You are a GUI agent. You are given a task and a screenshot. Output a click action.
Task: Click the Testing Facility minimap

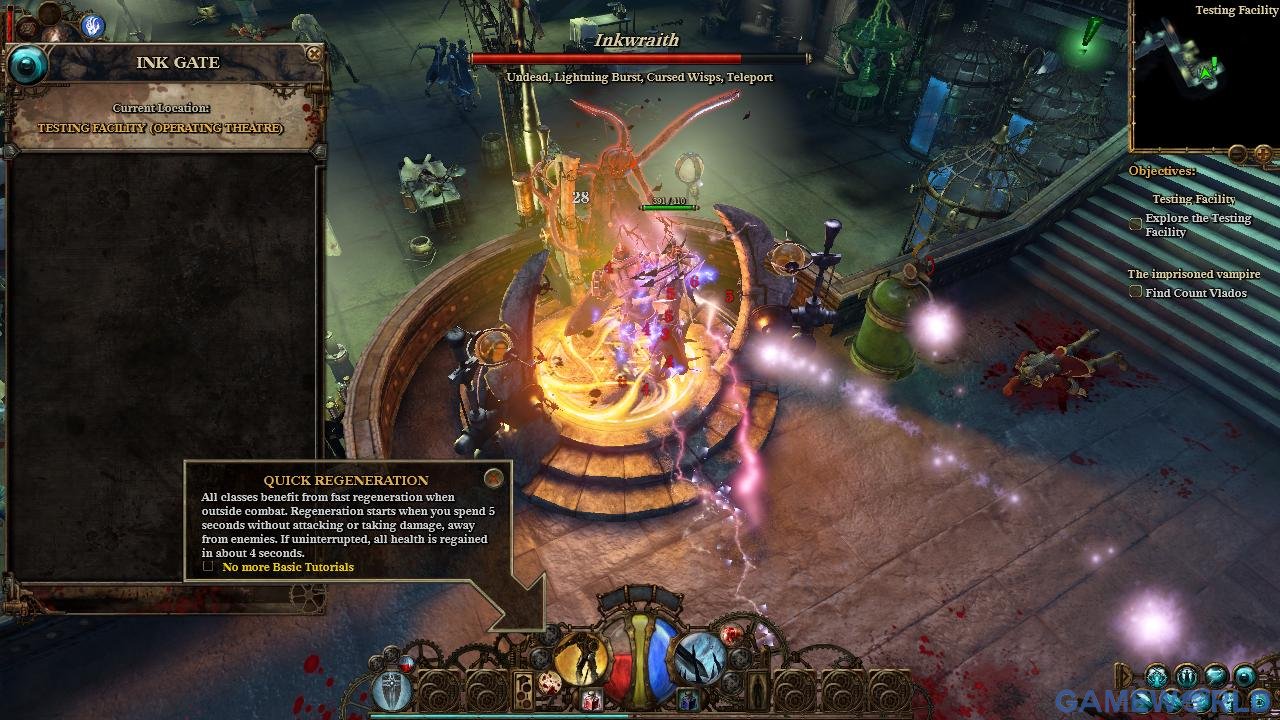pyautogui.click(x=1205, y=75)
